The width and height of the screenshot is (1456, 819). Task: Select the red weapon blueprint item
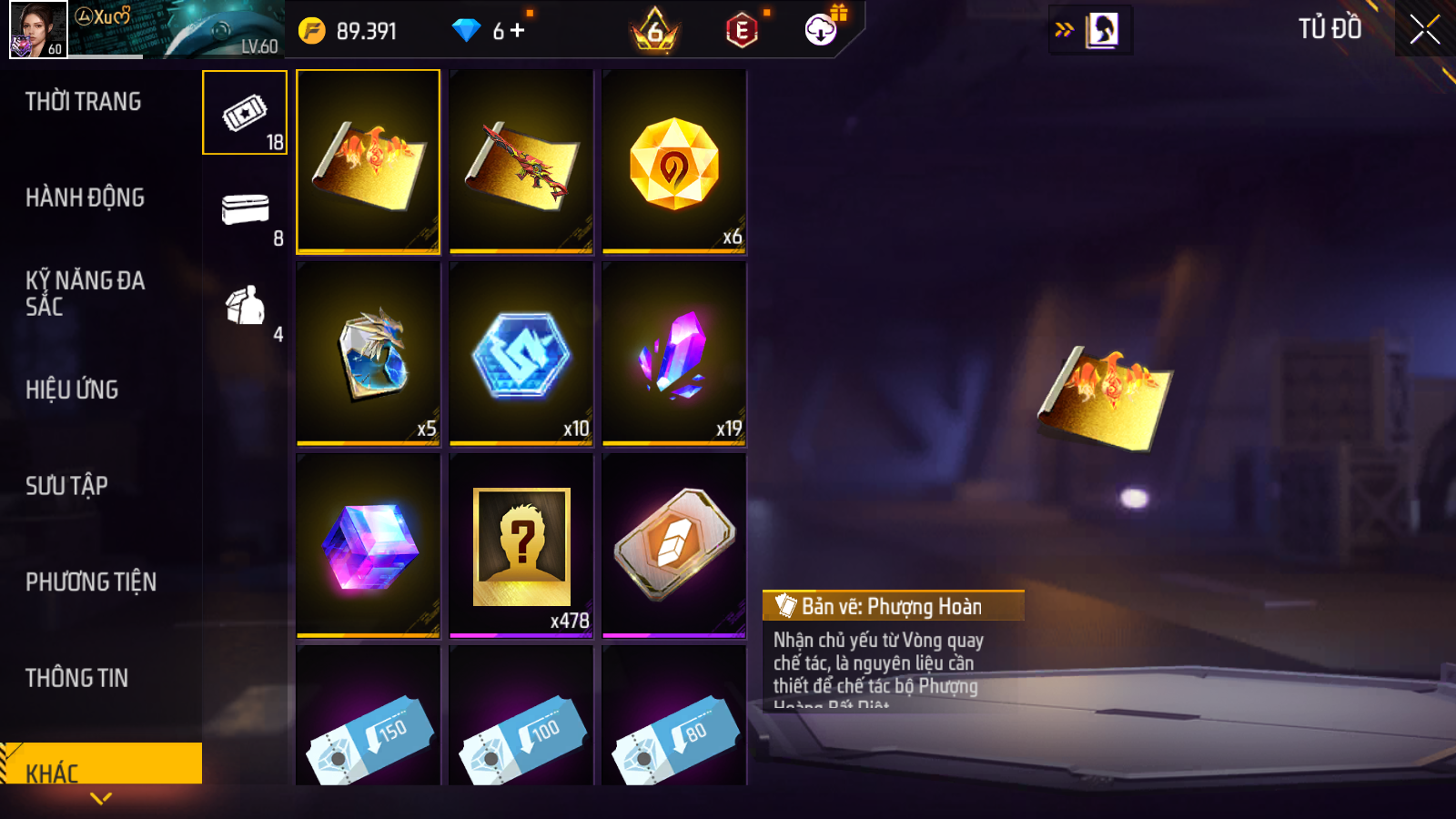point(521,161)
